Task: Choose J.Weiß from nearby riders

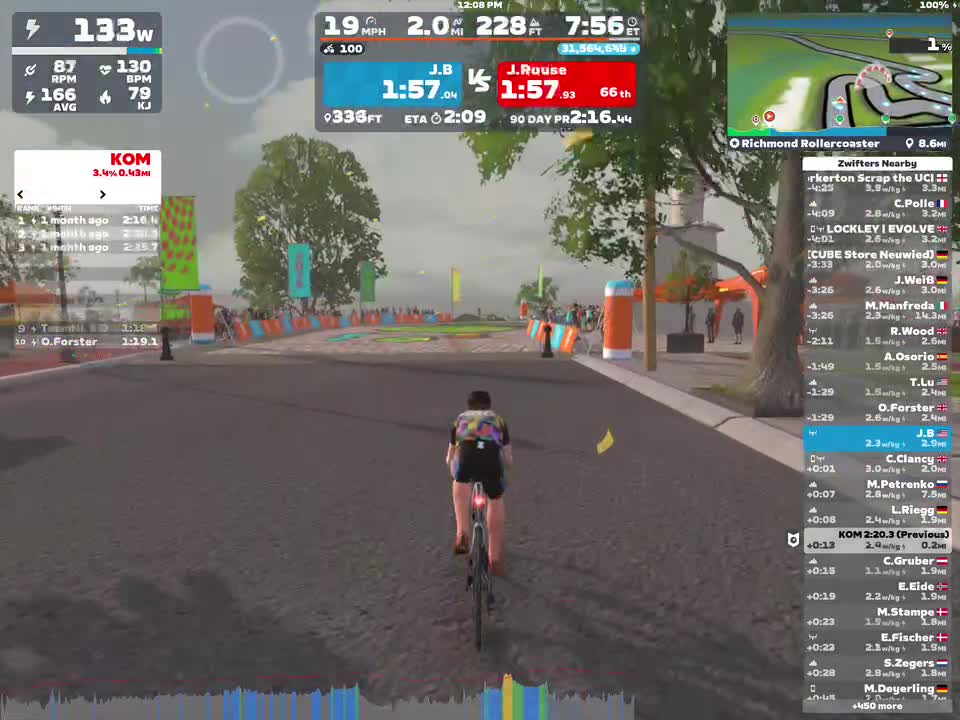Action: (x=877, y=285)
